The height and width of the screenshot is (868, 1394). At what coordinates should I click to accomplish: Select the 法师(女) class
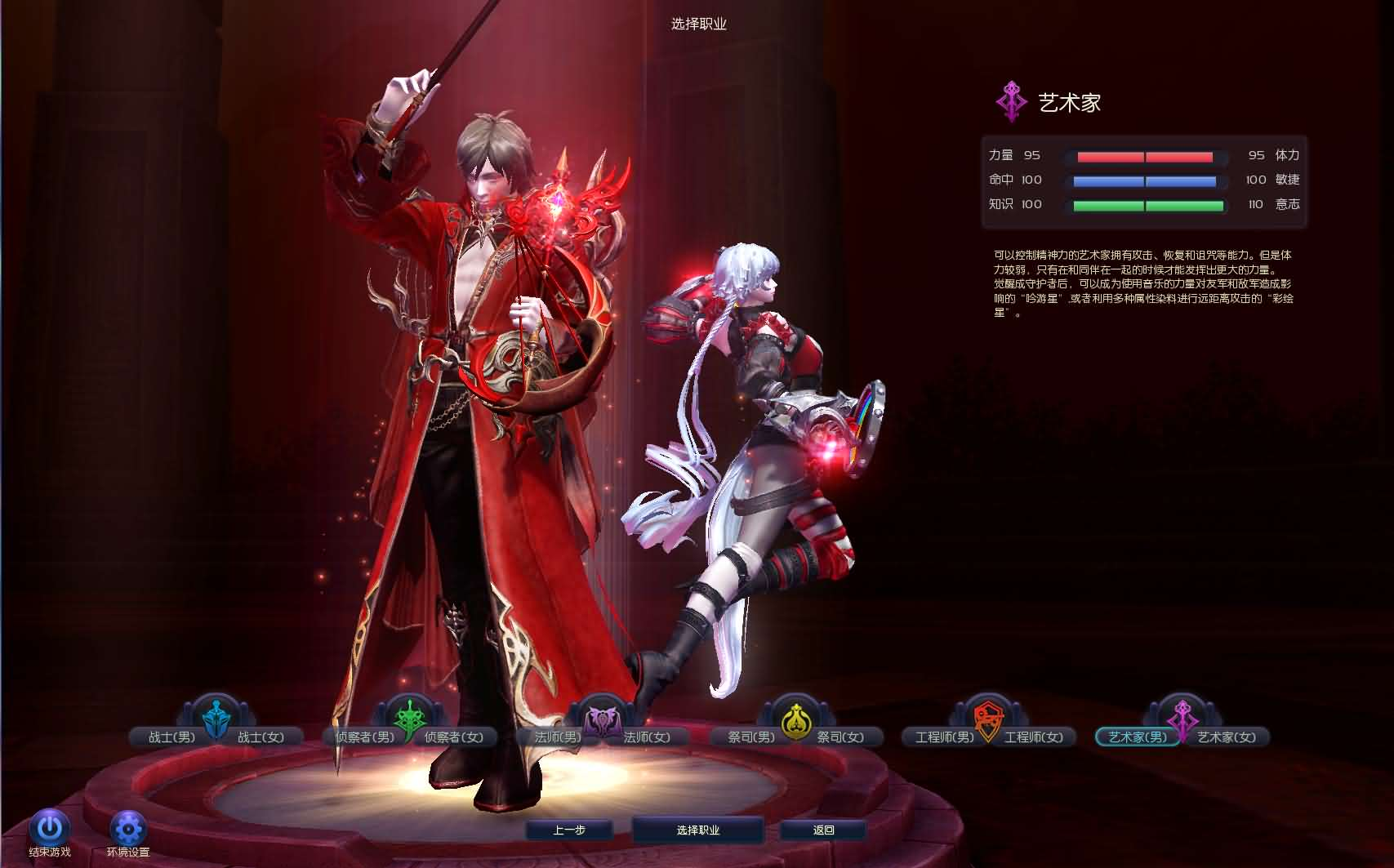click(648, 737)
